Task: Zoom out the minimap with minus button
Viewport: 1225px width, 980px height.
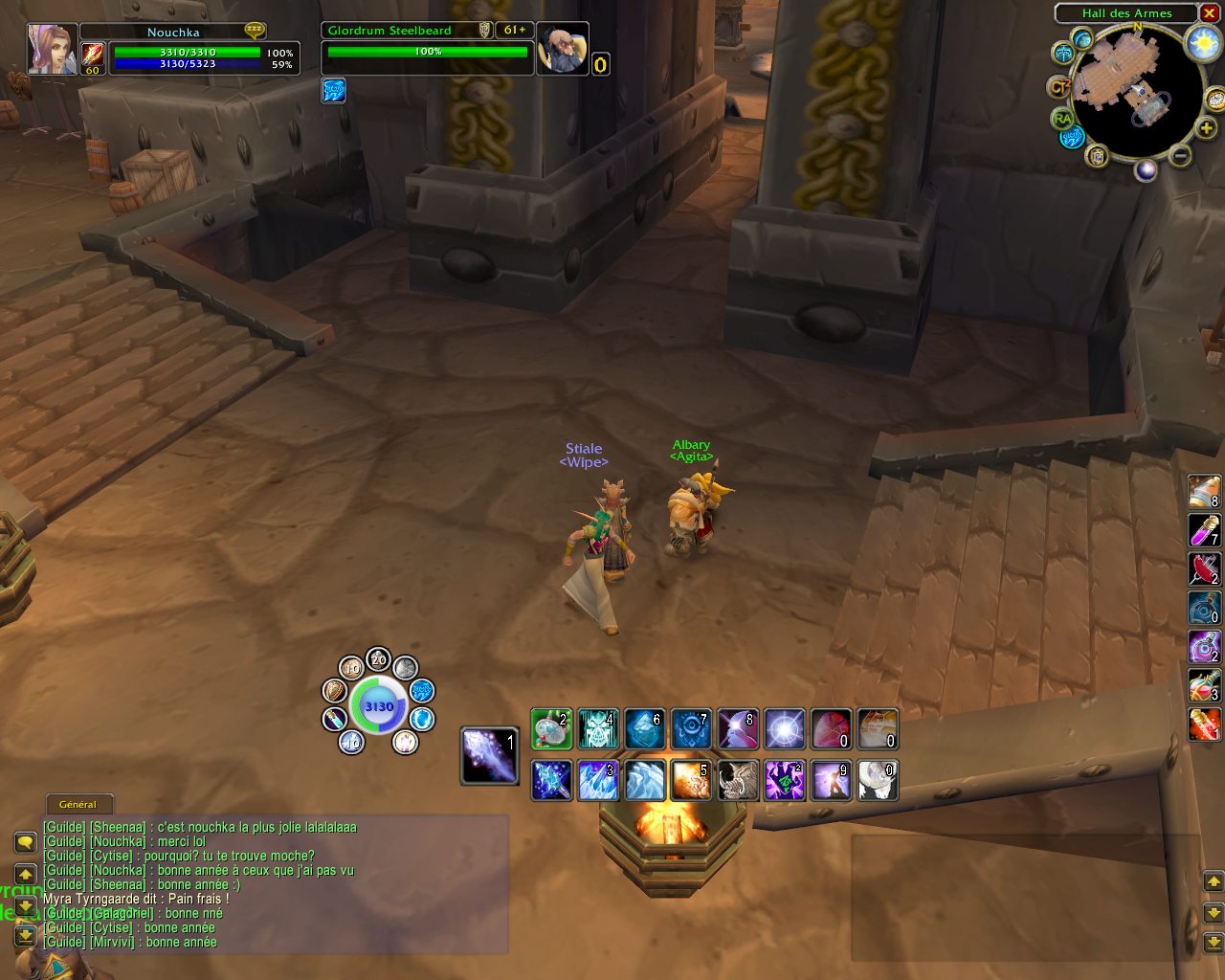Action: point(1181,156)
